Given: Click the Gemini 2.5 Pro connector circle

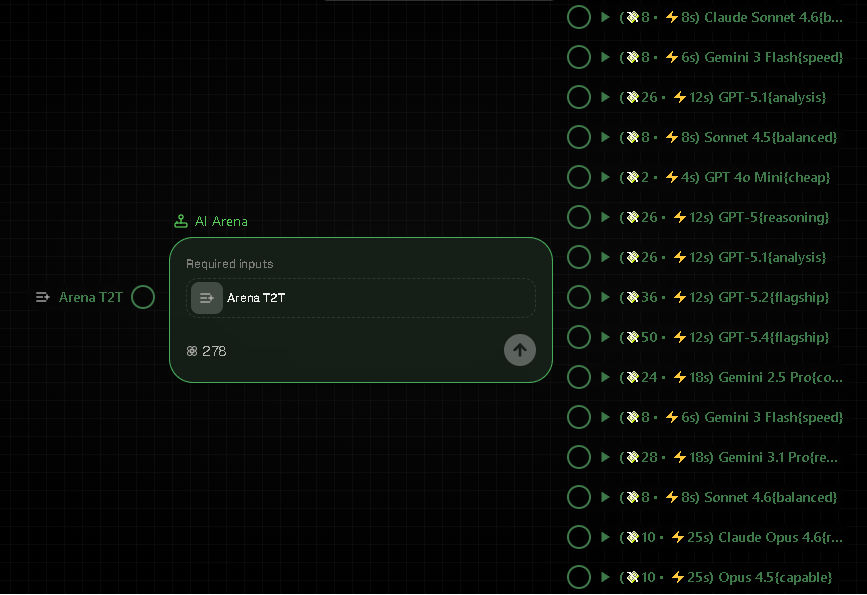Looking at the screenshot, I should tap(579, 377).
